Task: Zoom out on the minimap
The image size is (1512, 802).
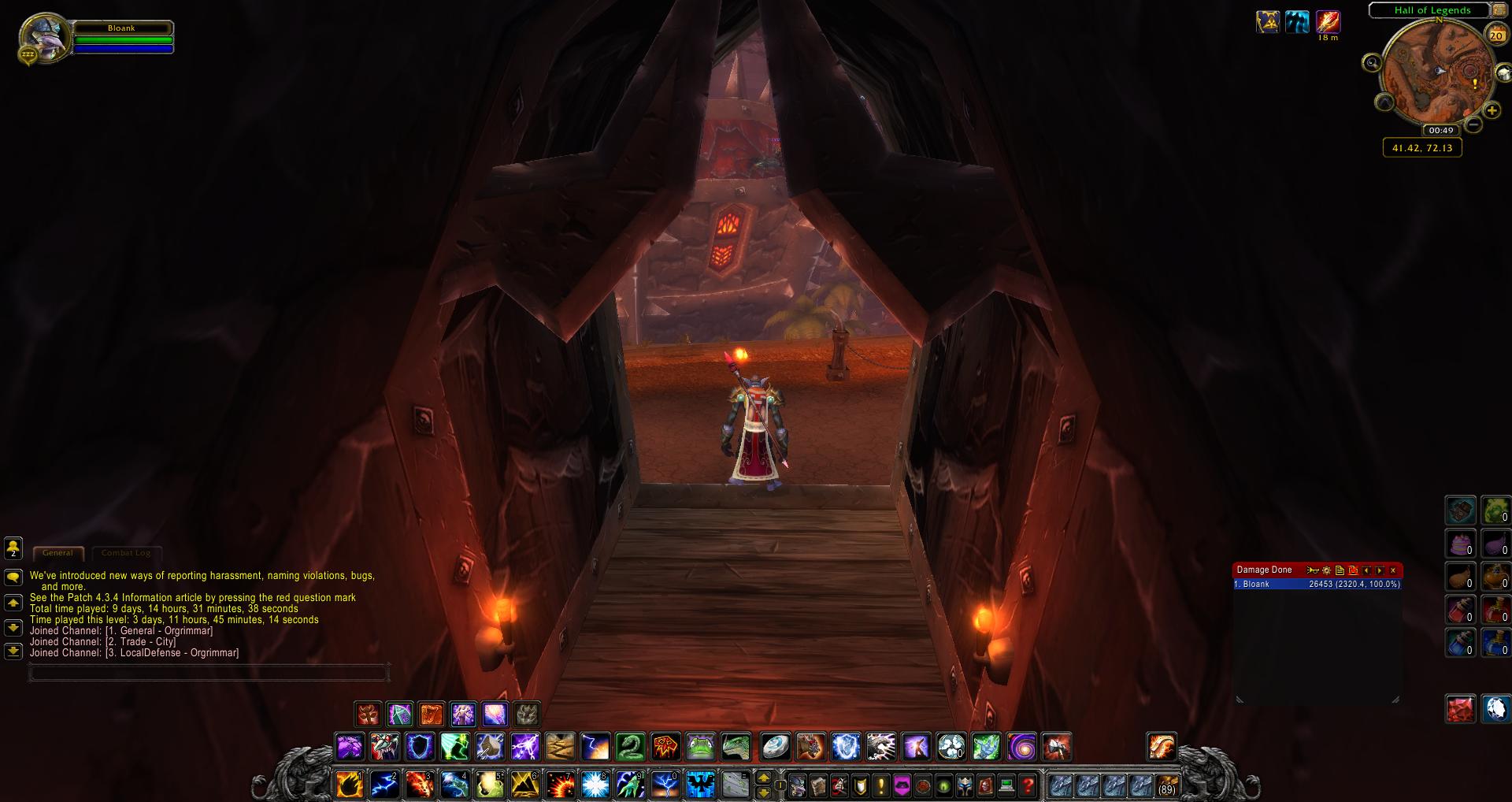Action: coord(1473,124)
